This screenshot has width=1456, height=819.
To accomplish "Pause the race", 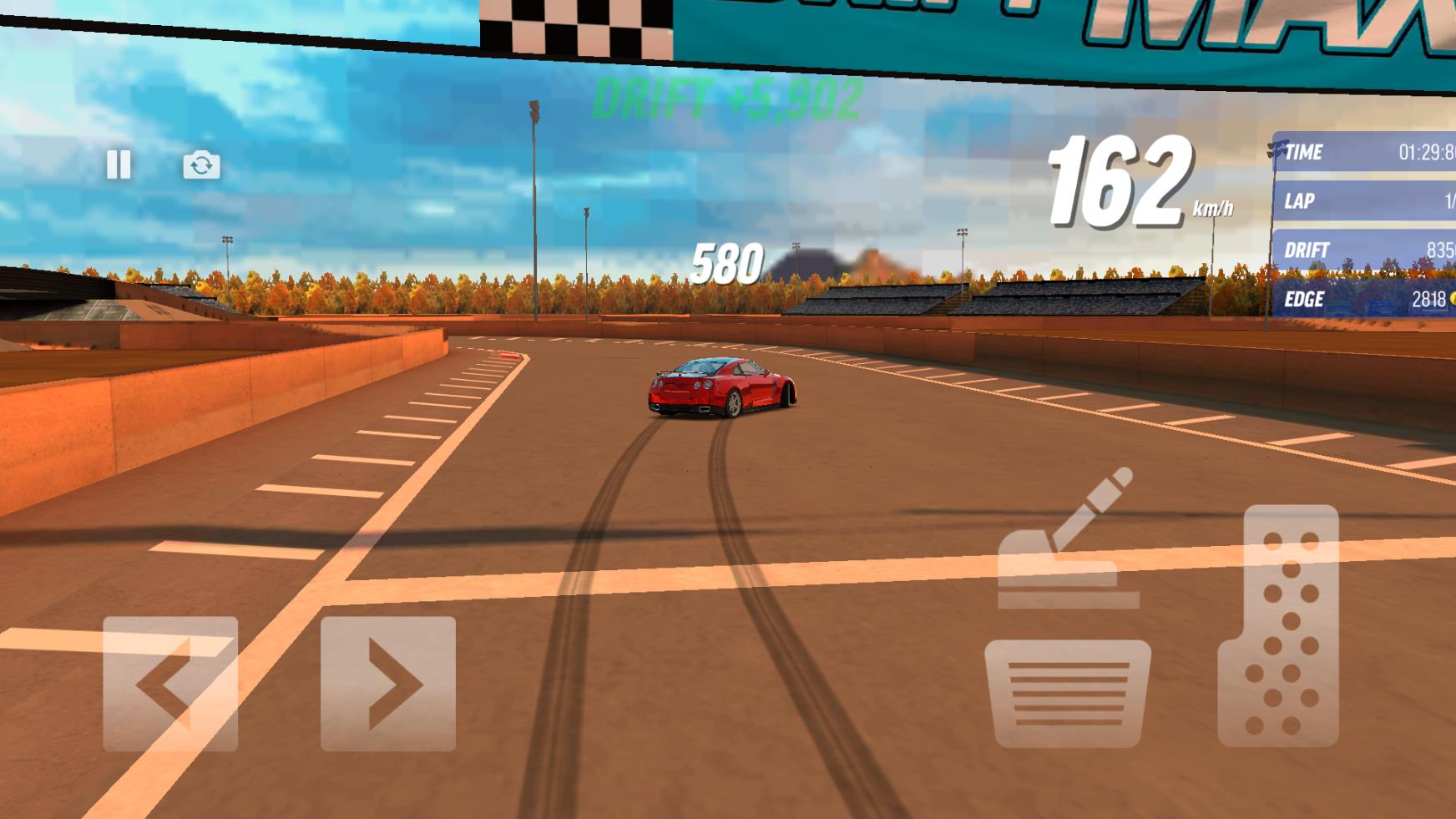I will (x=119, y=164).
